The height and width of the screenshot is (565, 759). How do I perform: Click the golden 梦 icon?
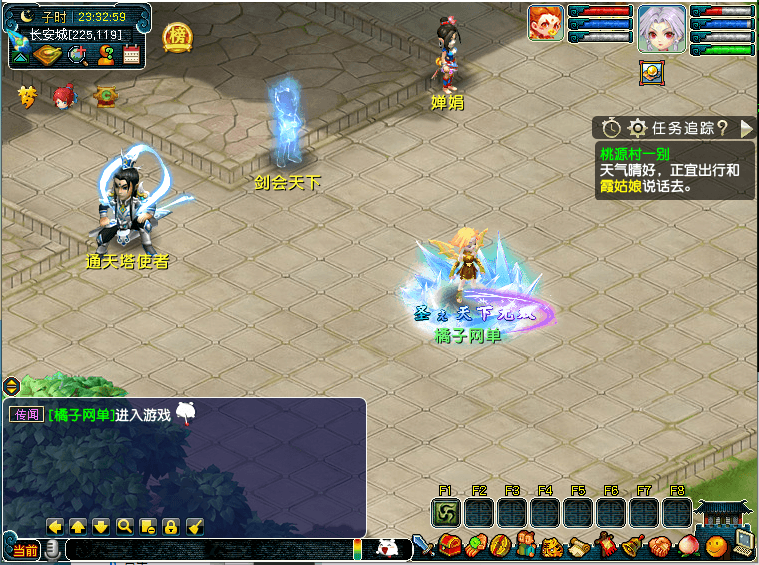click(27, 97)
